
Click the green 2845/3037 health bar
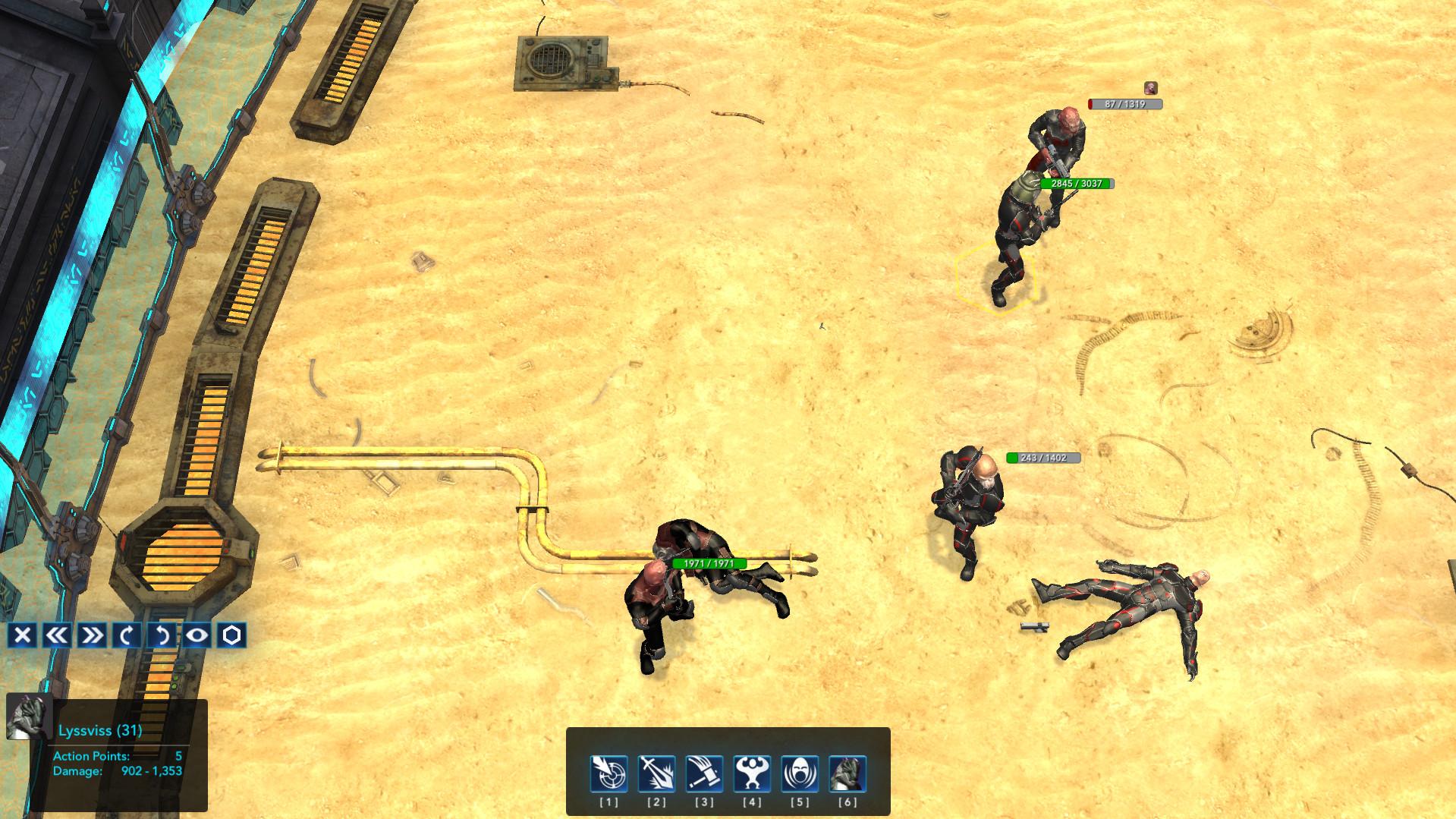1077,183
